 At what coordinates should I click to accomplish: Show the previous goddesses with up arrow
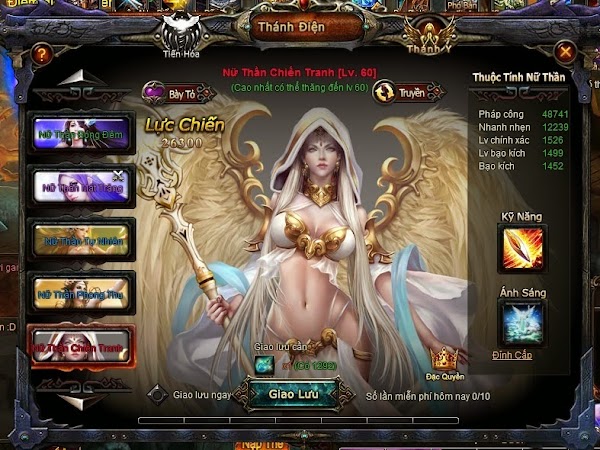click(x=83, y=79)
